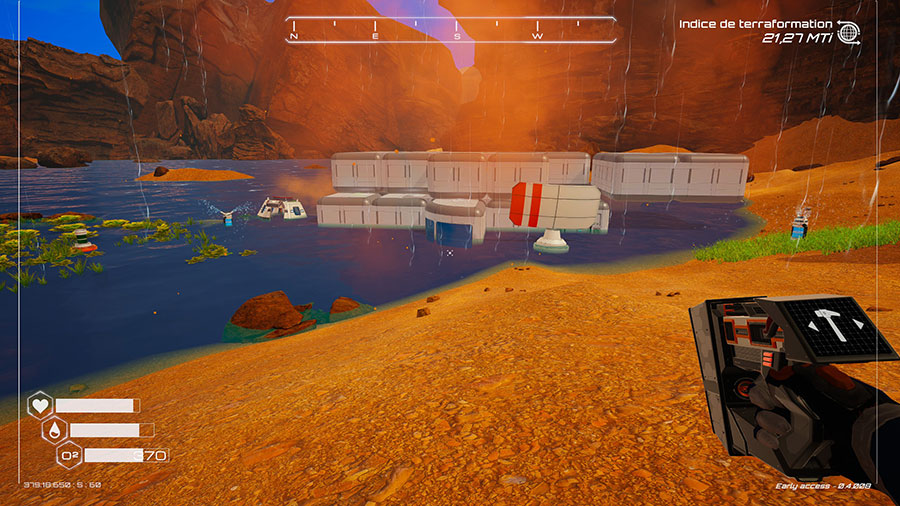
Task: Select the terraformation index globe icon
Action: point(849,32)
